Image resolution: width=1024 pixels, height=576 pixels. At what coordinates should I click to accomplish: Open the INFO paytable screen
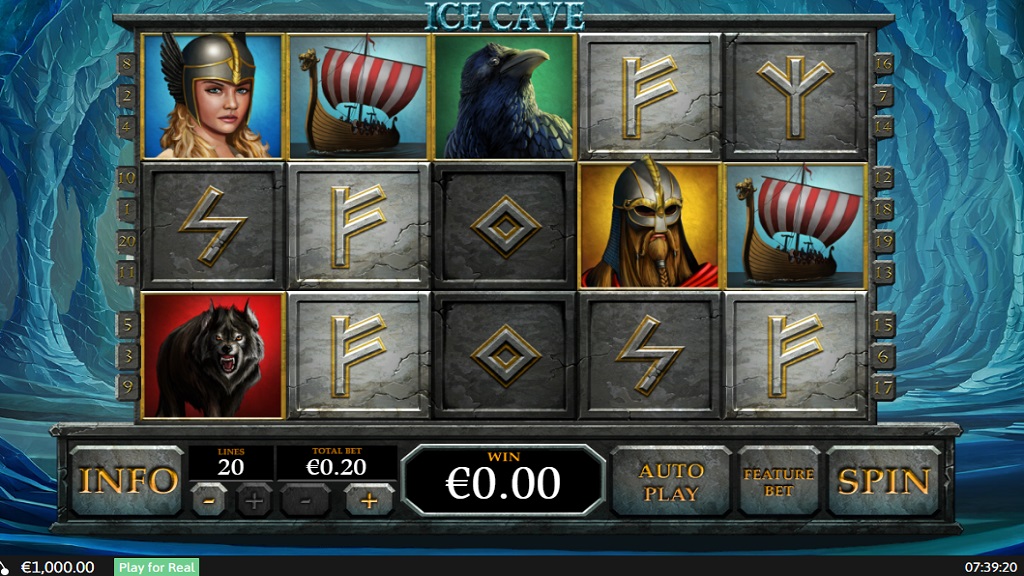127,481
